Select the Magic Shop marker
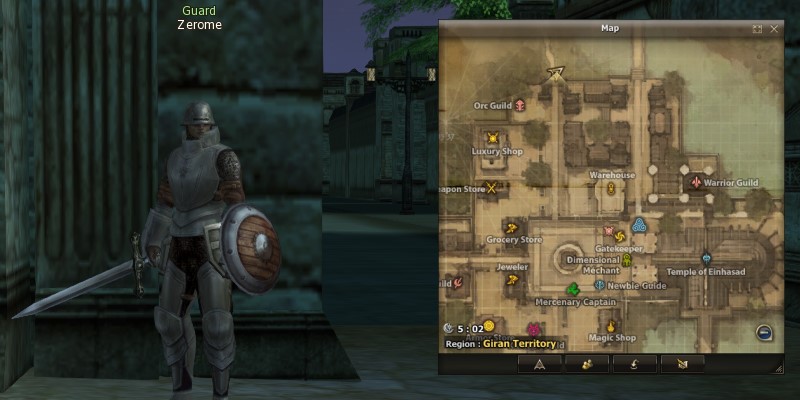The width and height of the screenshot is (800, 400). coord(611,325)
